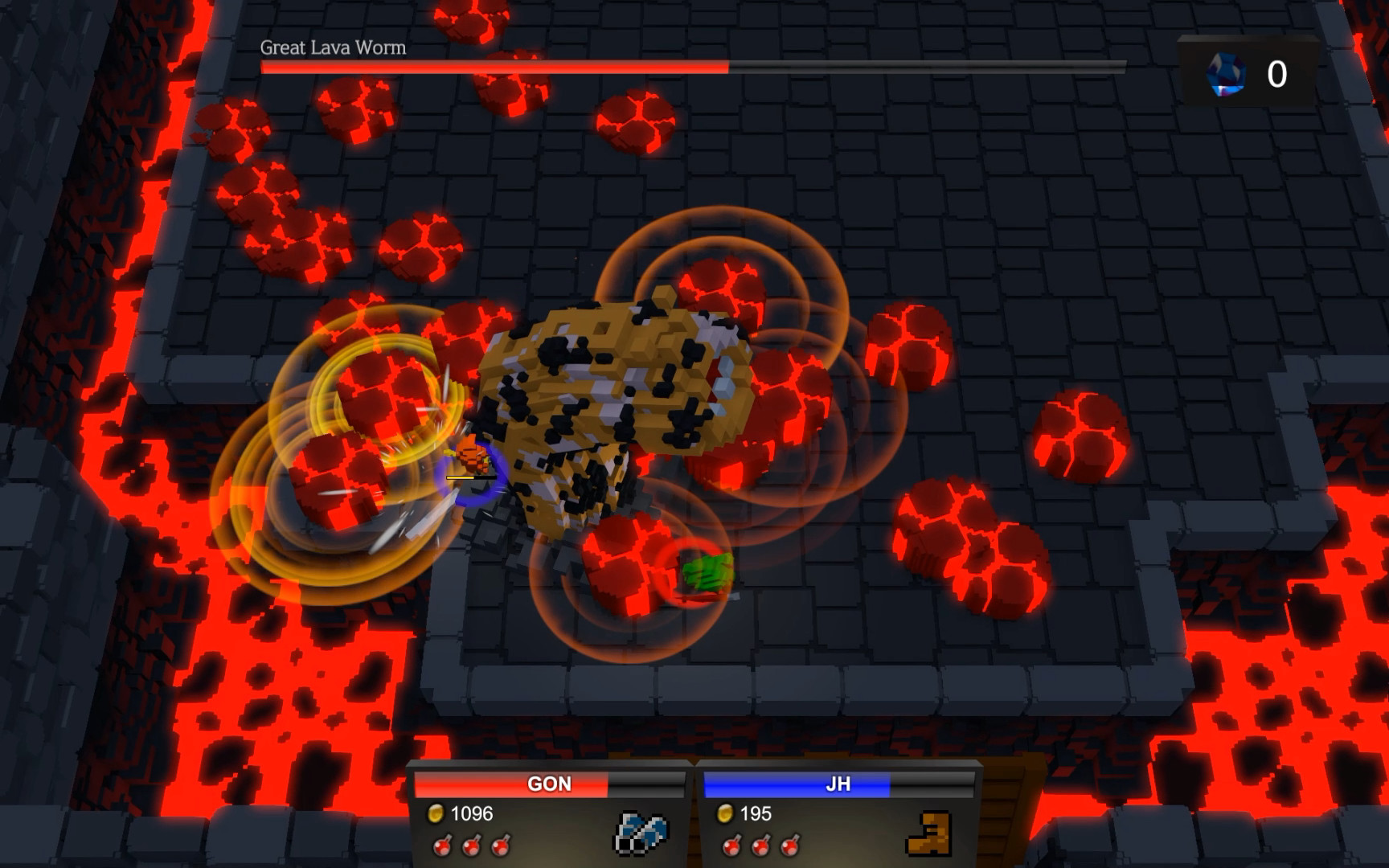Image resolution: width=1389 pixels, height=868 pixels.
Task: Click the gem count number zero
Action: (1277, 75)
